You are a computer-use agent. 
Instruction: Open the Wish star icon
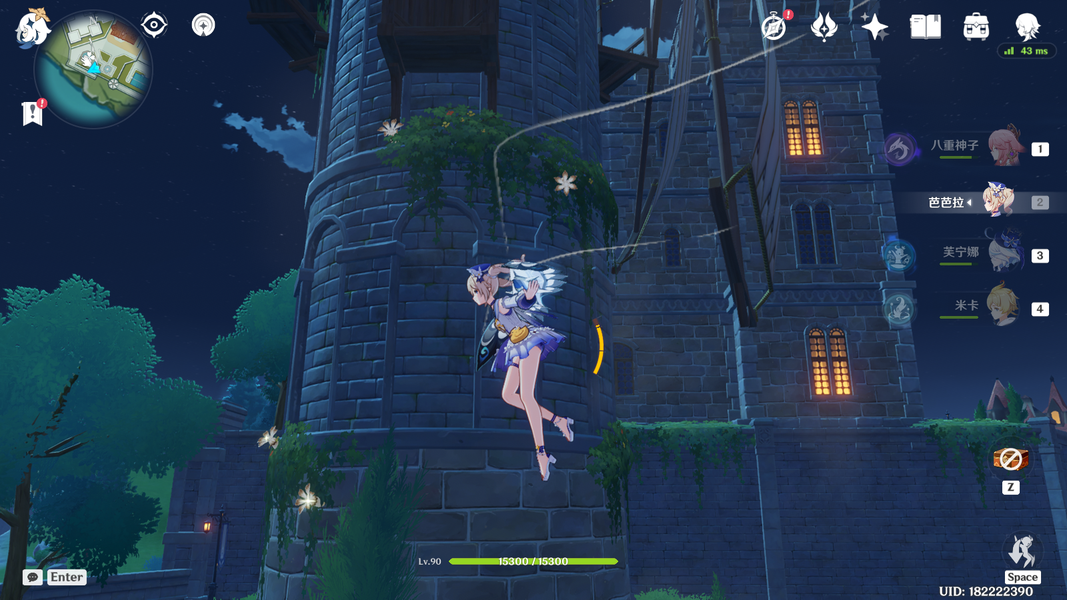875,27
